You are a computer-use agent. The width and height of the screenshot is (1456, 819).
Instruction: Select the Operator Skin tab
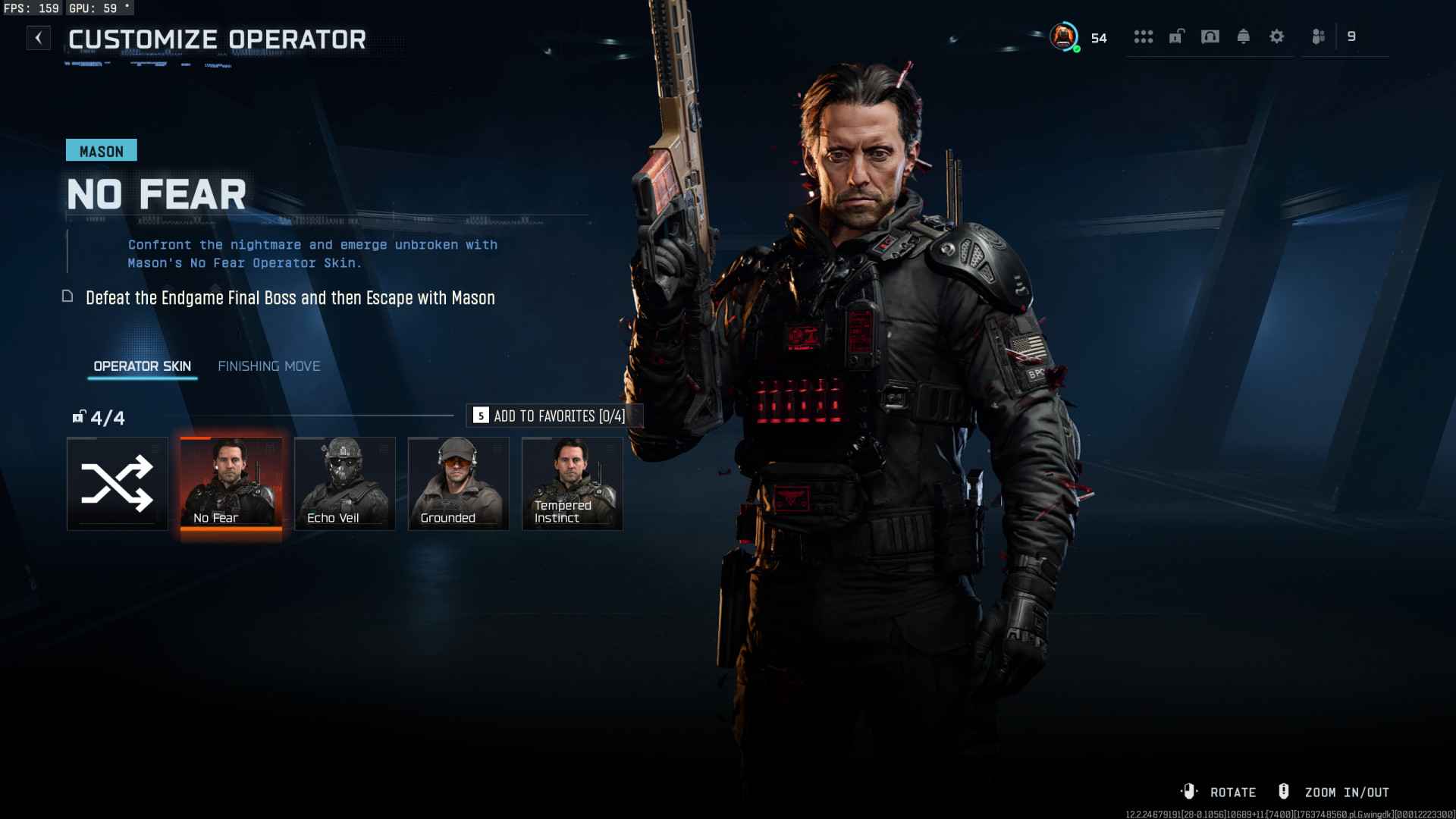(x=142, y=366)
